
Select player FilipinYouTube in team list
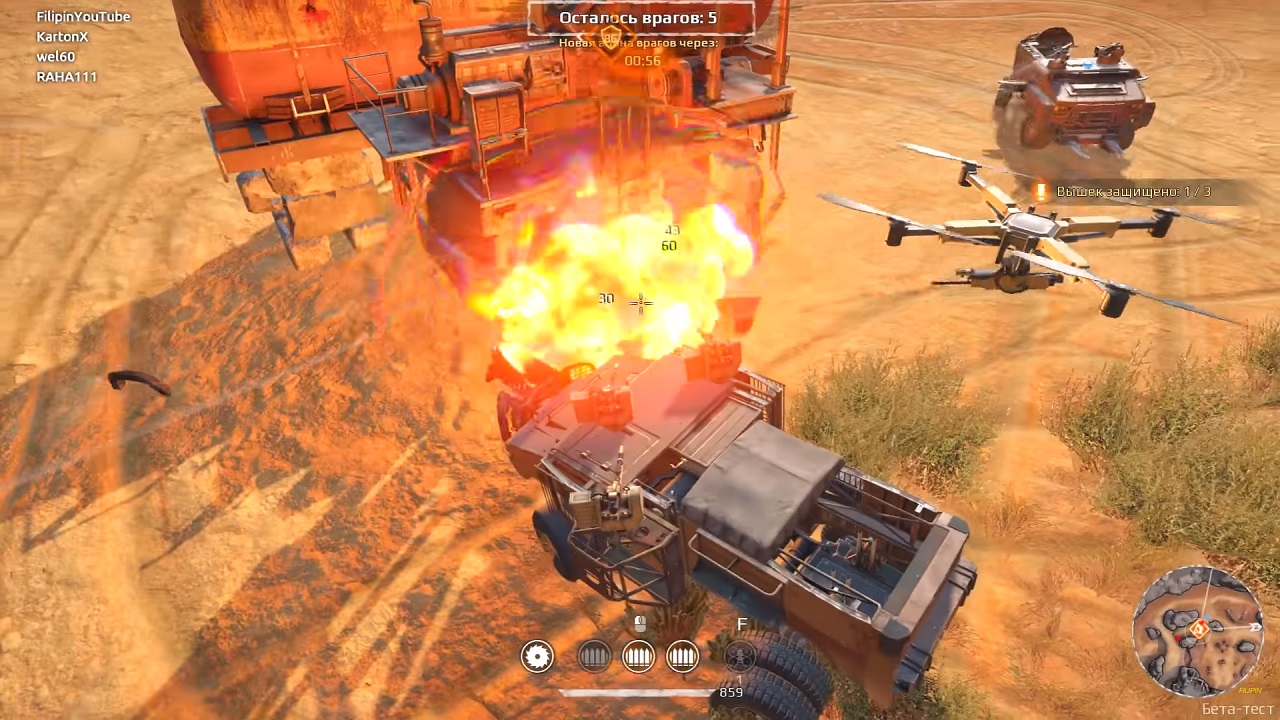tap(83, 17)
